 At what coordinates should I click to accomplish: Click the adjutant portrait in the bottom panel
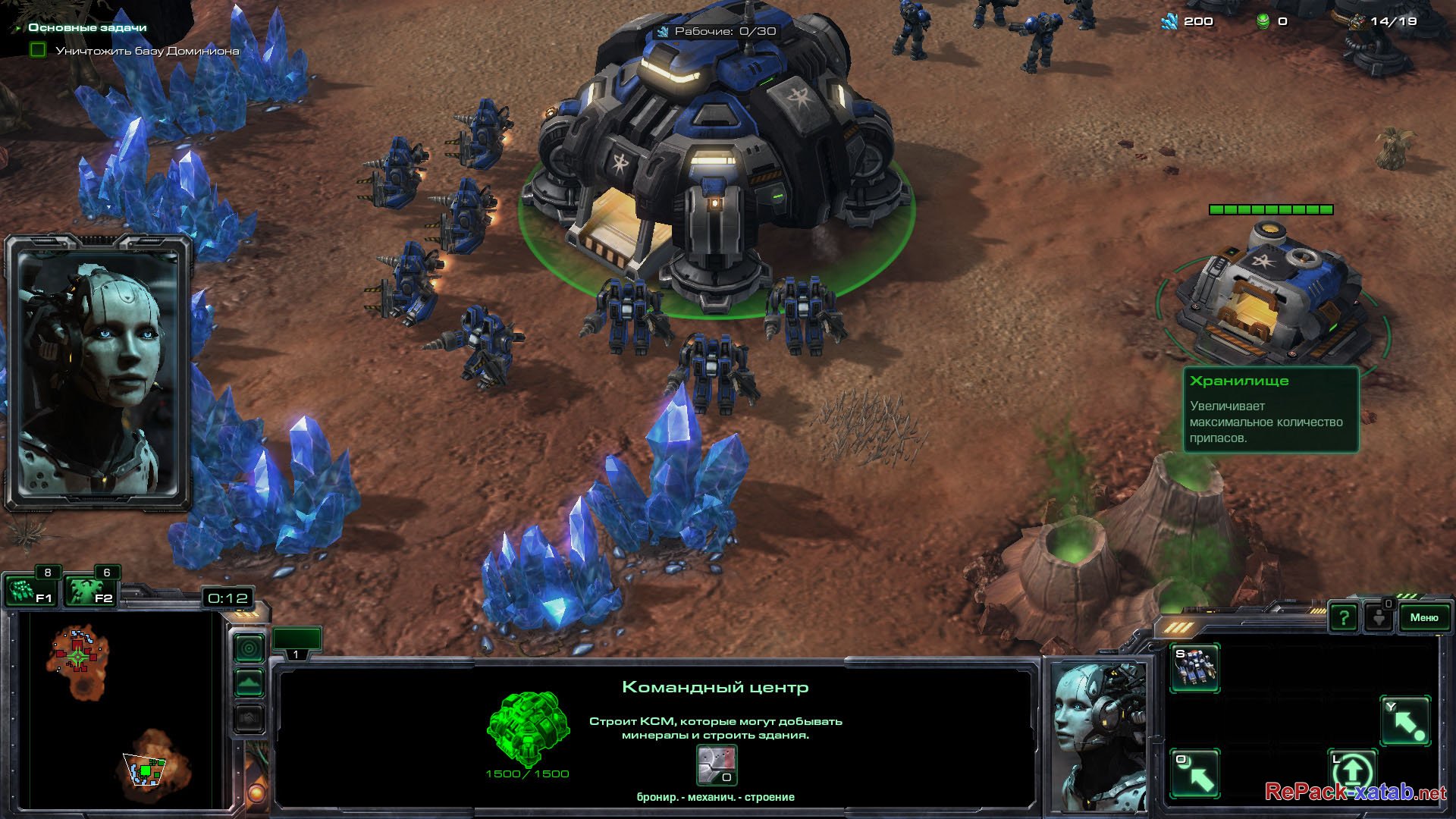[1100, 736]
